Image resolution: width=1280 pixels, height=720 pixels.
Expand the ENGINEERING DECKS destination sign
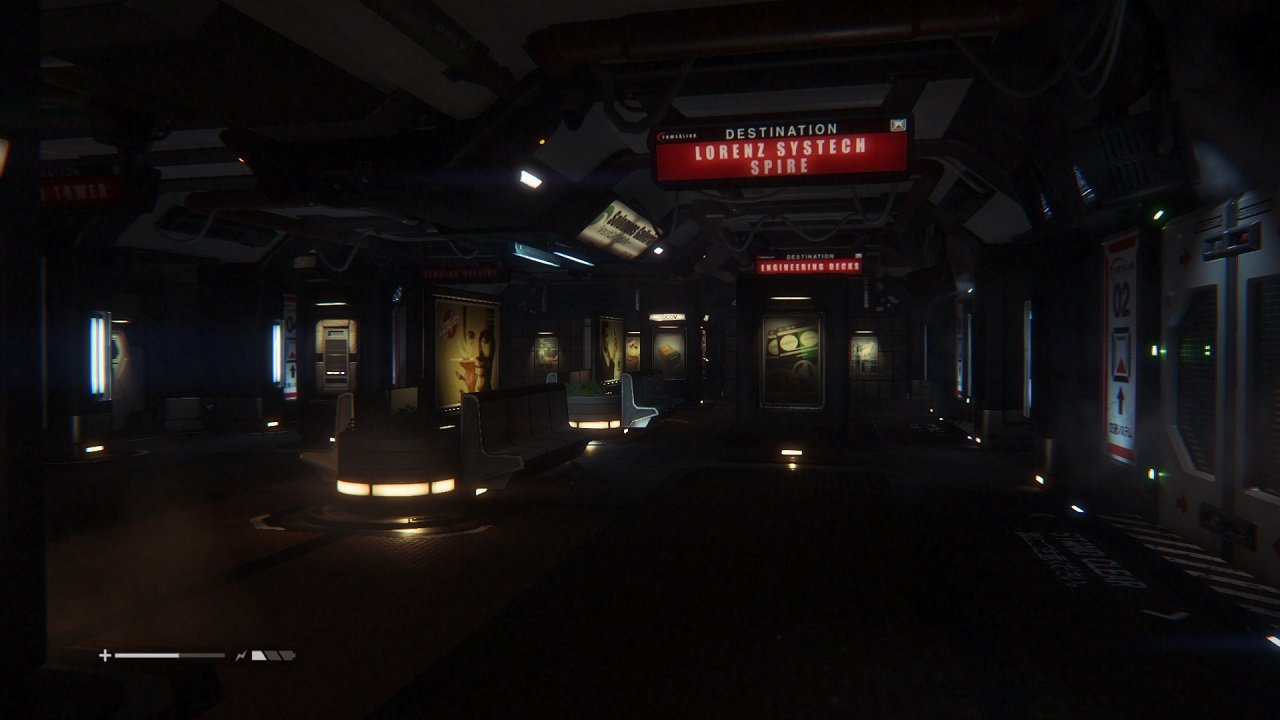tap(808, 266)
